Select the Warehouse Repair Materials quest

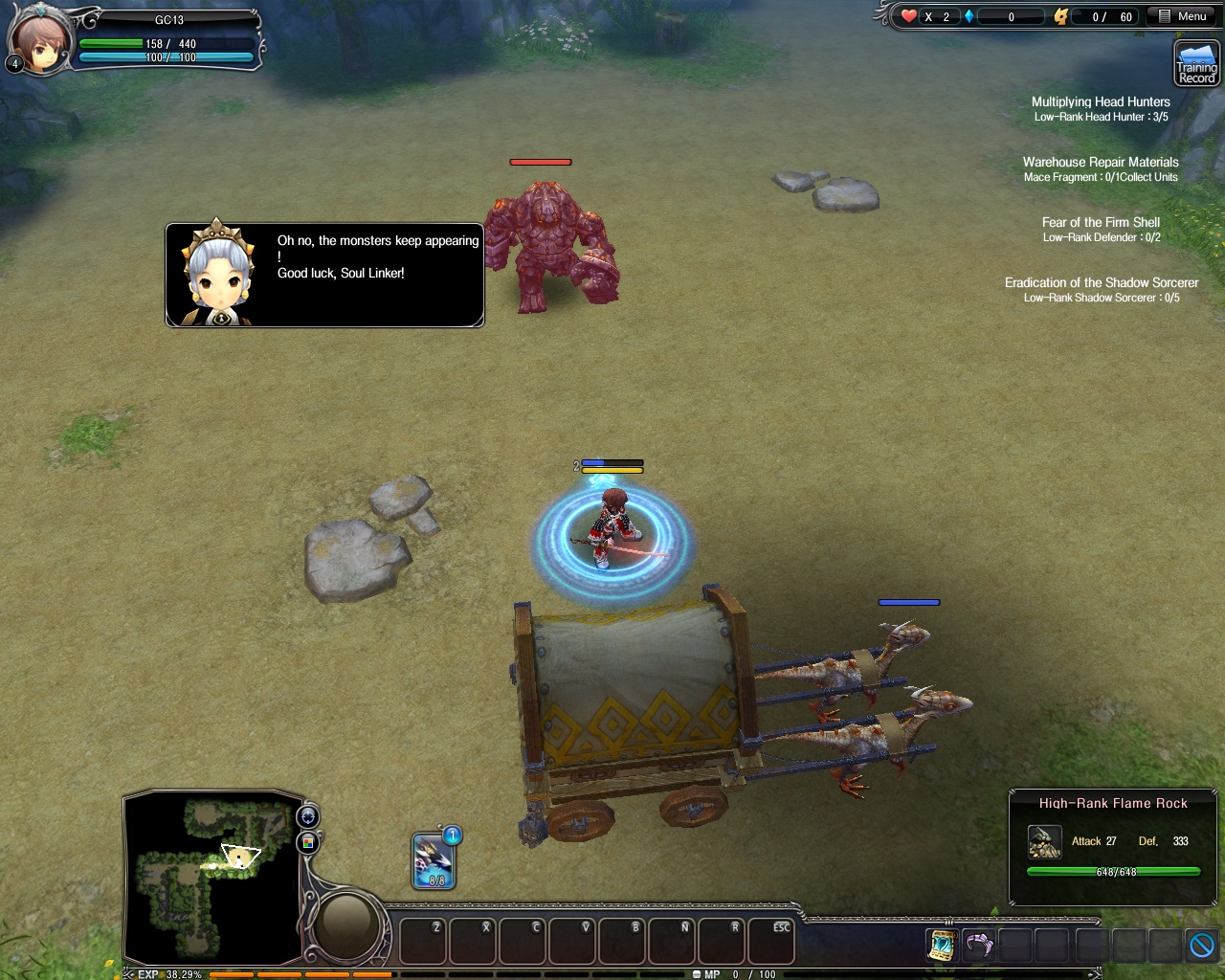click(1101, 163)
